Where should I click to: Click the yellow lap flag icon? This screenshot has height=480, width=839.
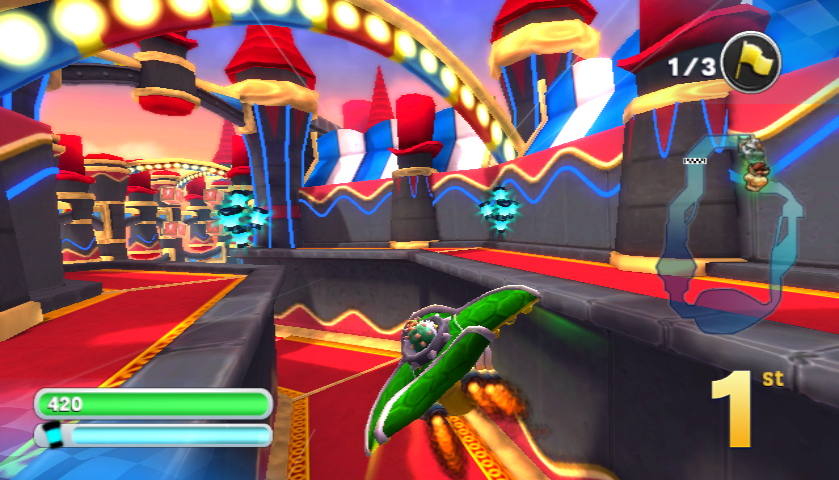pyautogui.click(x=751, y=63)
